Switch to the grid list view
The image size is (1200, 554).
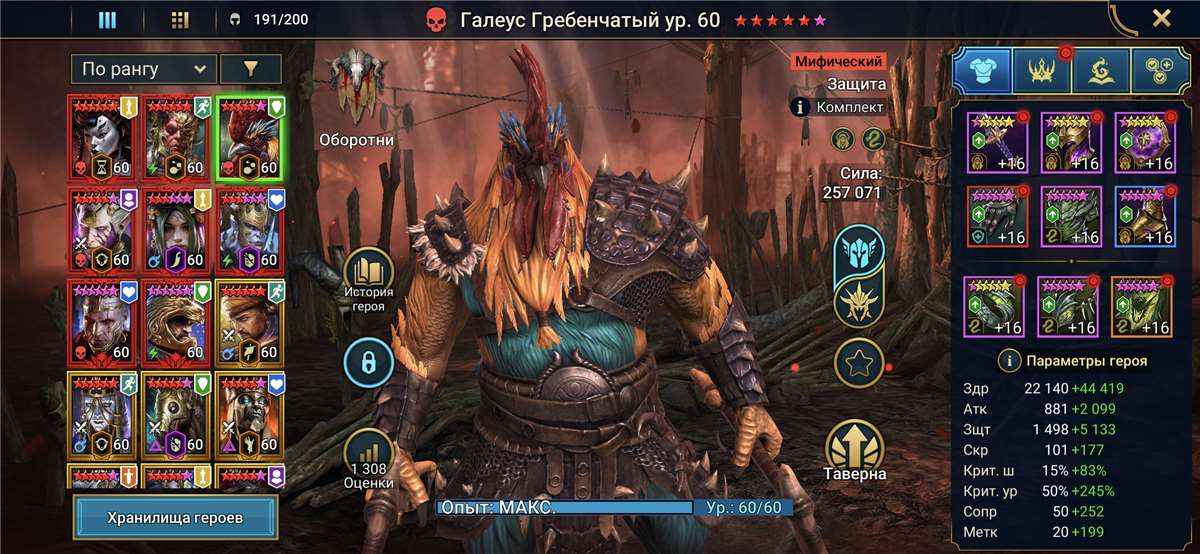(x=180, y=19)
